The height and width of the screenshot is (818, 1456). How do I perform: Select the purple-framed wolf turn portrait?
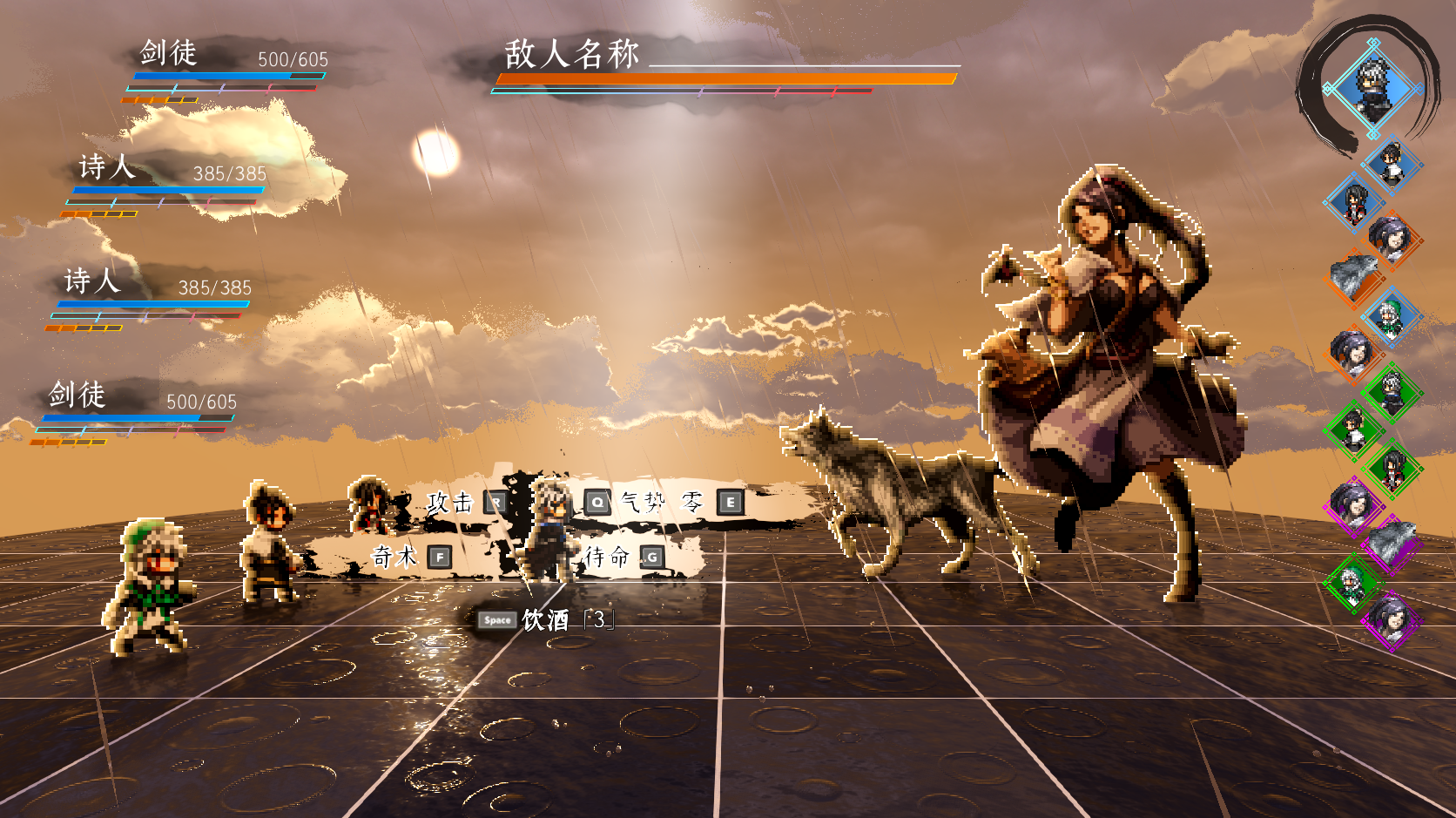point(1392,544)
